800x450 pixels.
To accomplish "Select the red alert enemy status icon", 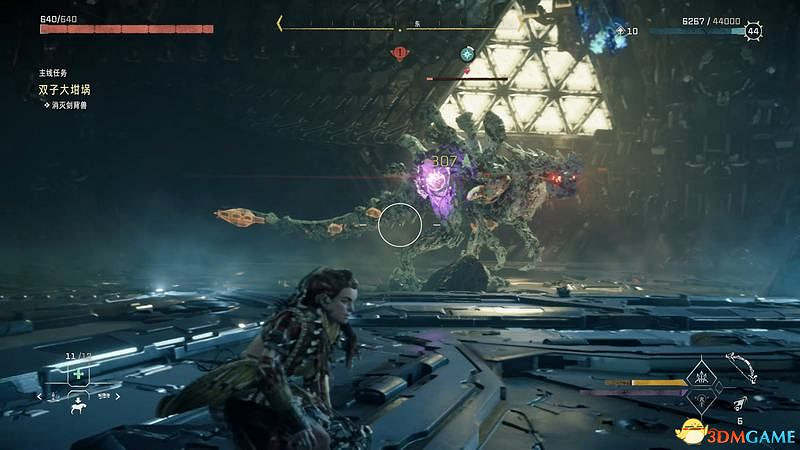I will coord(401,53).
